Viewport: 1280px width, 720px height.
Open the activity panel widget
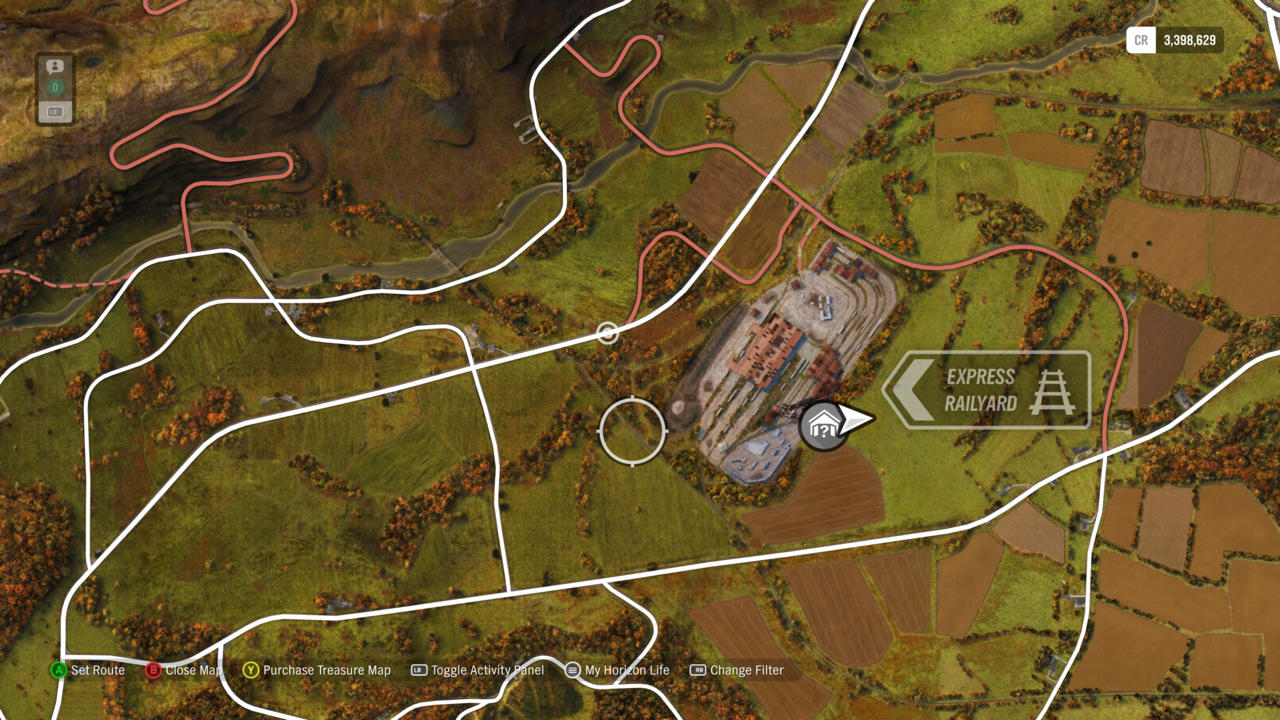pyautogui.click(x=55, y=89)
